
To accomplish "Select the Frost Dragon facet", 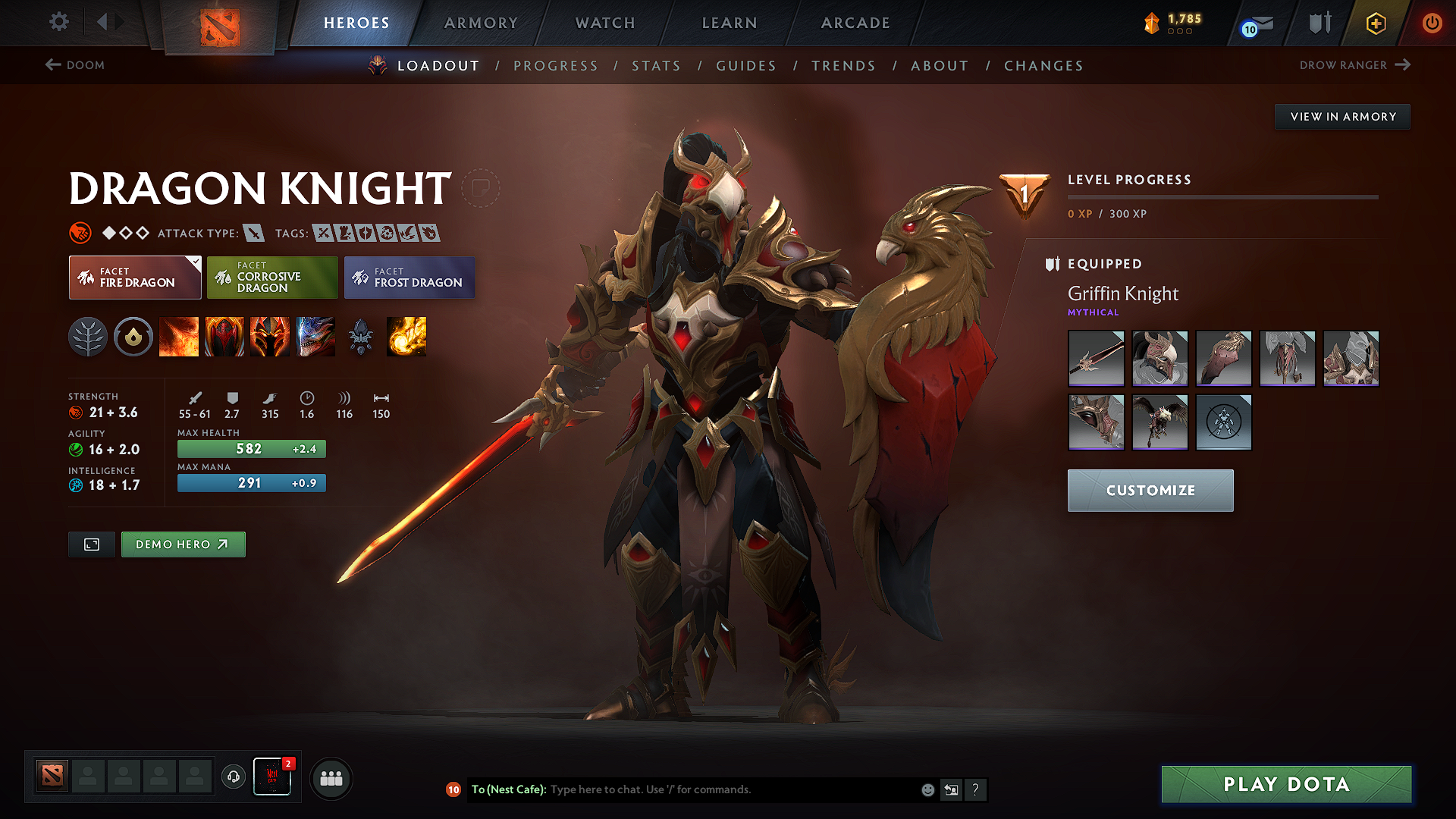I will pos(409,277).
